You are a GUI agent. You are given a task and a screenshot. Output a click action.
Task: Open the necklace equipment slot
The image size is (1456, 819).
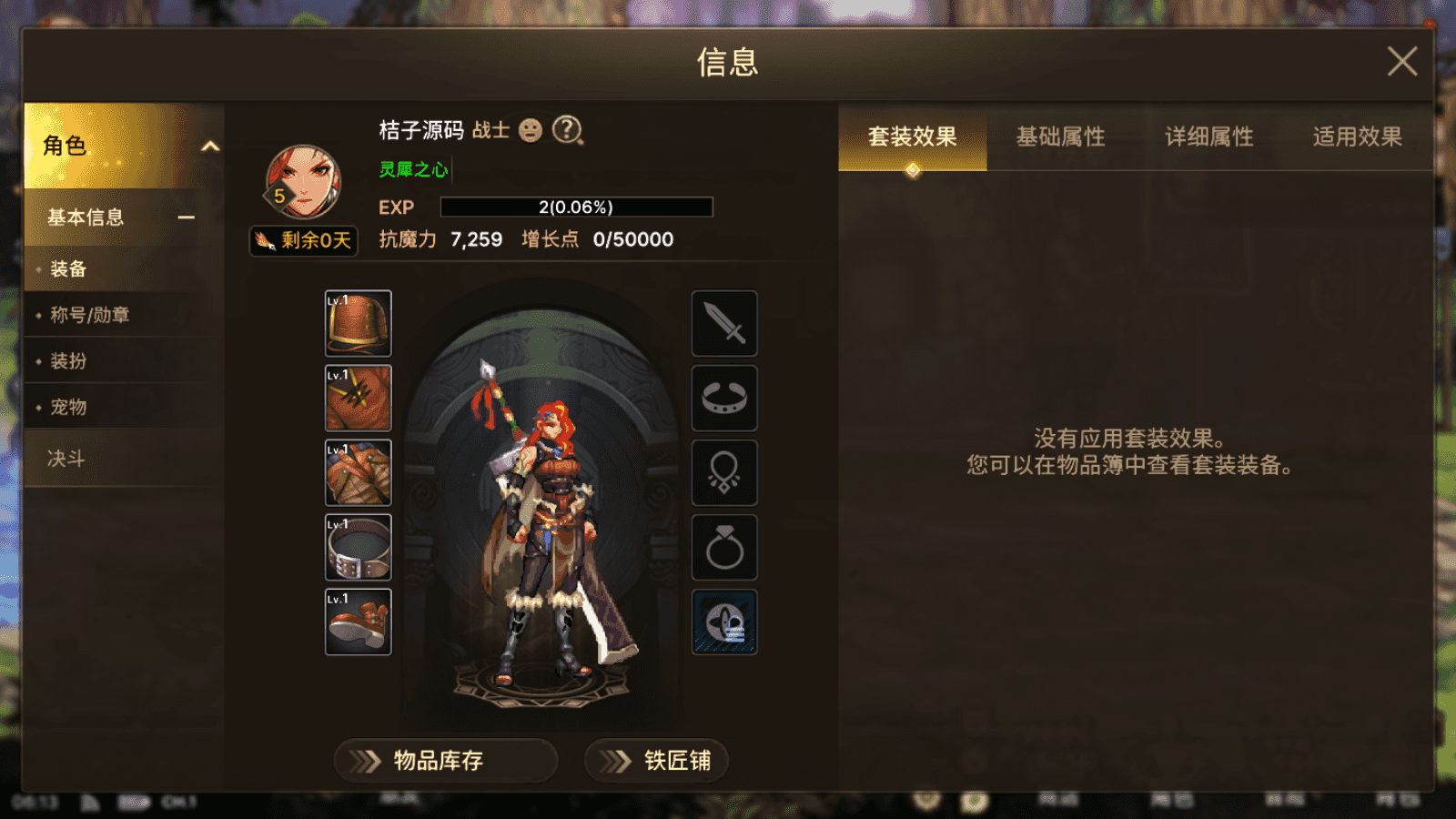coord(723,473)
